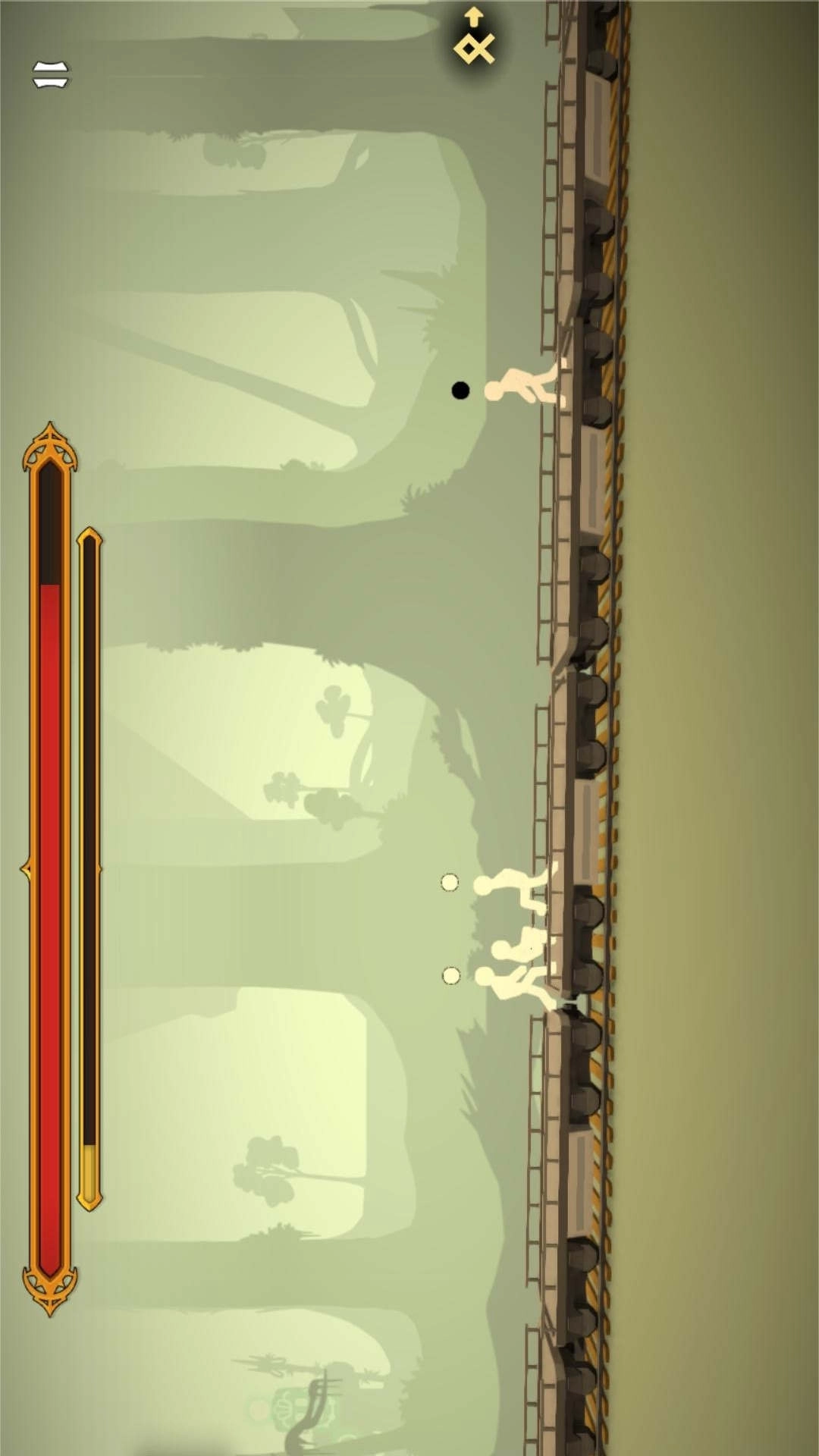Tap the white pause button
819x1456 pixels.
51,74
